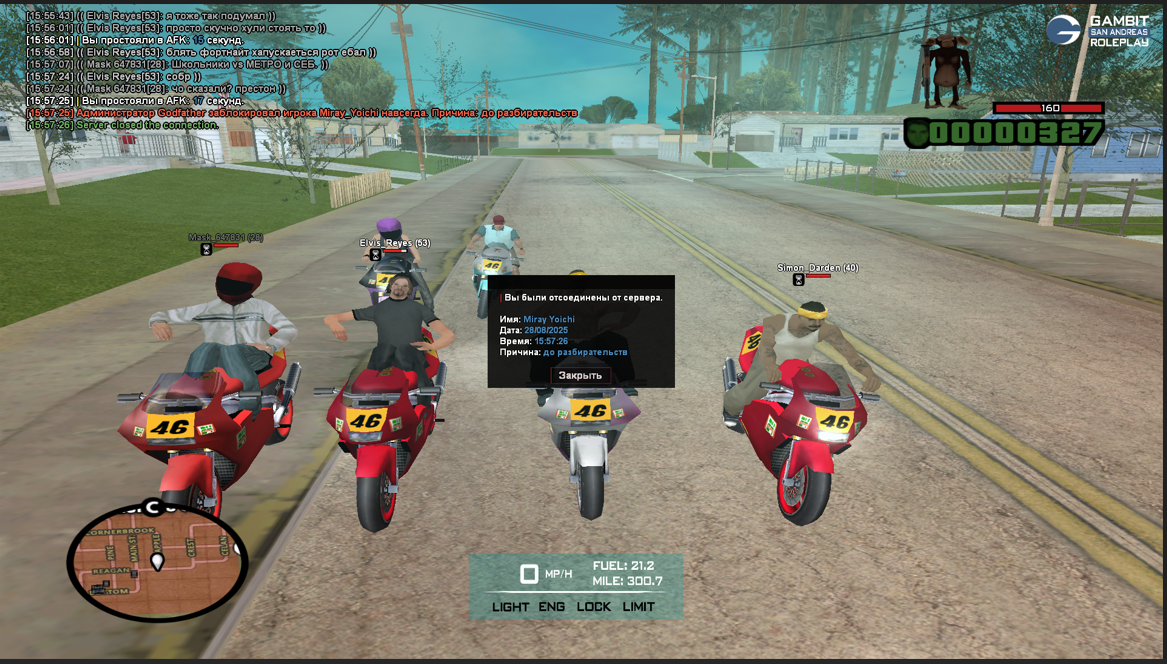This screenshot has height=664, width=1167.
Task: Click the Gambit San Andreas Roleplay logo
Action: [1098, 30]
